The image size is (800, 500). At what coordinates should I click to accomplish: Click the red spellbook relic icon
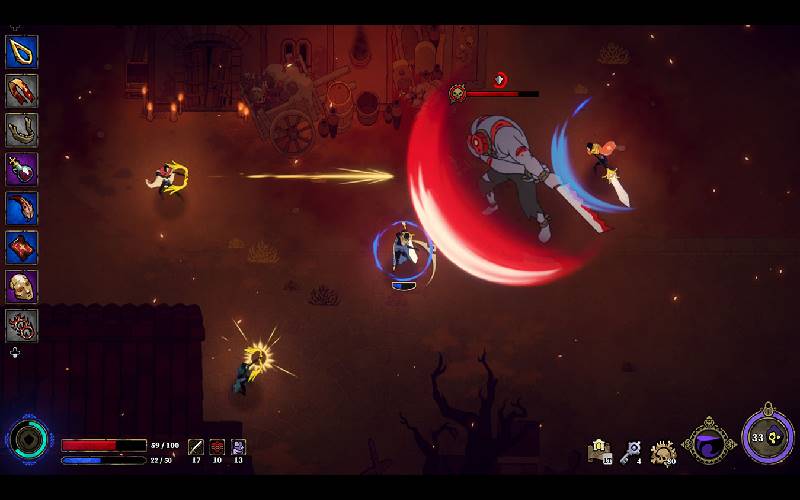click(22, 247)
